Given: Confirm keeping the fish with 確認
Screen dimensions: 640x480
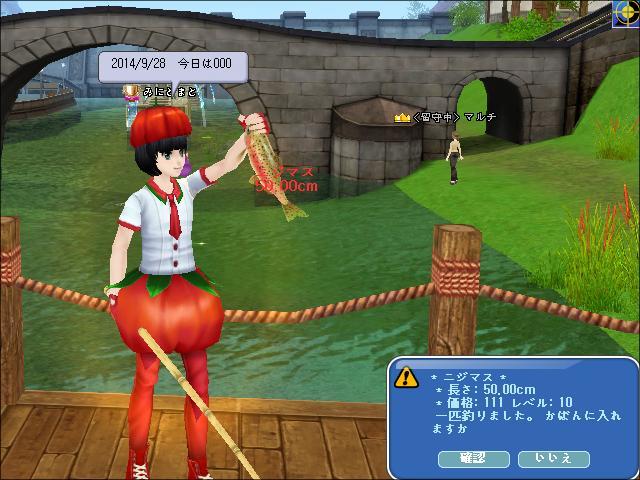Looking at the screenshot, I should click(474, 459).
